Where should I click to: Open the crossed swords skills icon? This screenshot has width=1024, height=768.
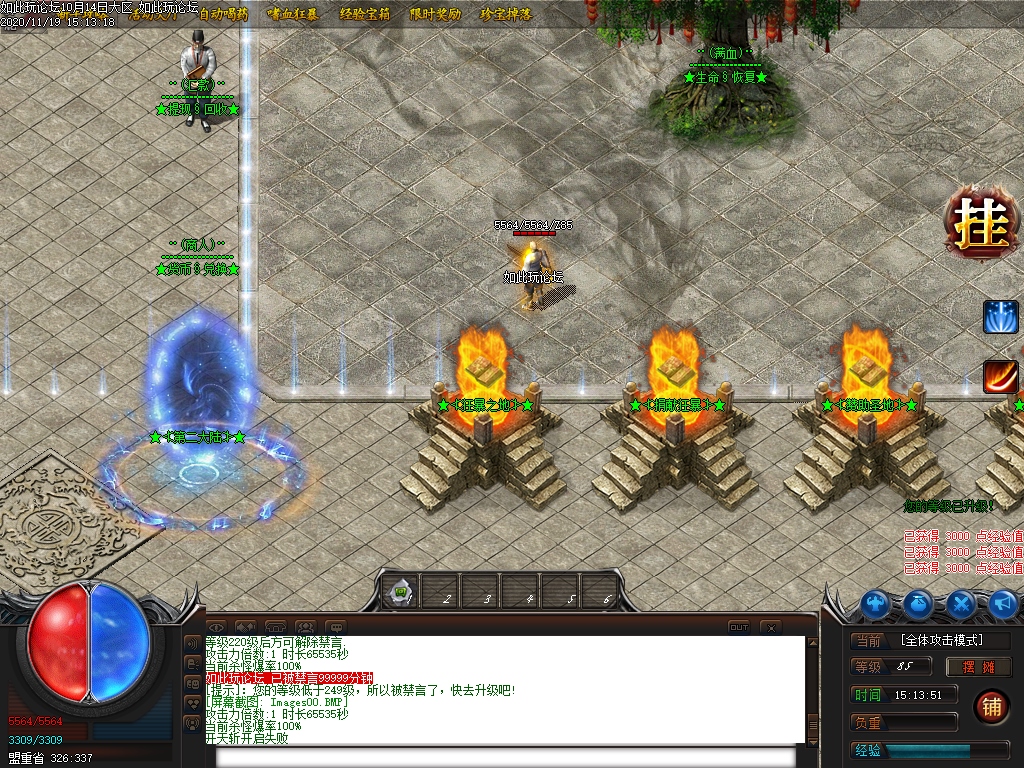[x=961, y=604]
